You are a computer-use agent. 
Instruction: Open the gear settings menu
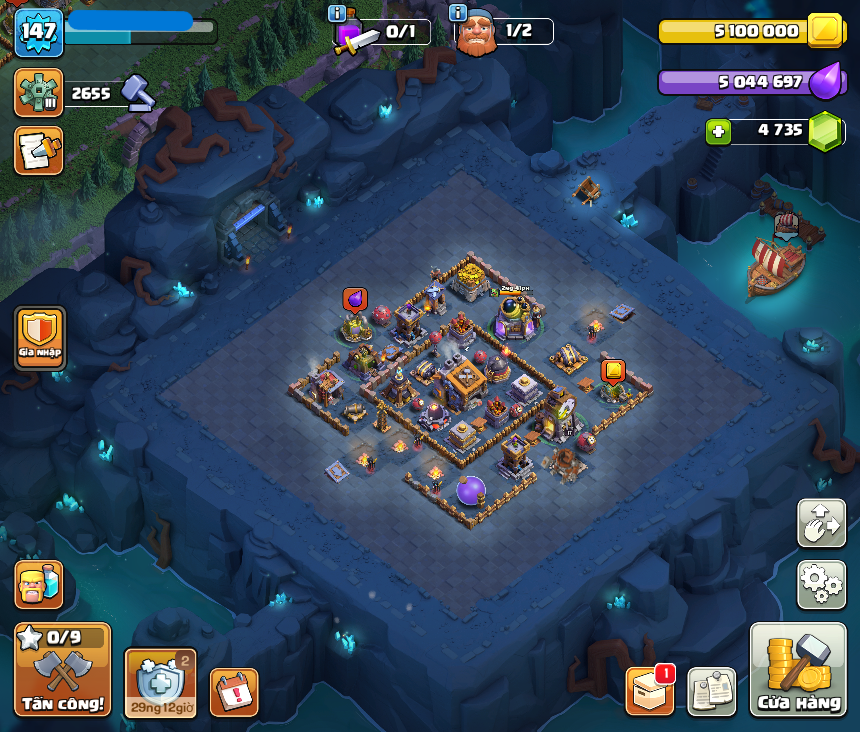click(821, 584)
